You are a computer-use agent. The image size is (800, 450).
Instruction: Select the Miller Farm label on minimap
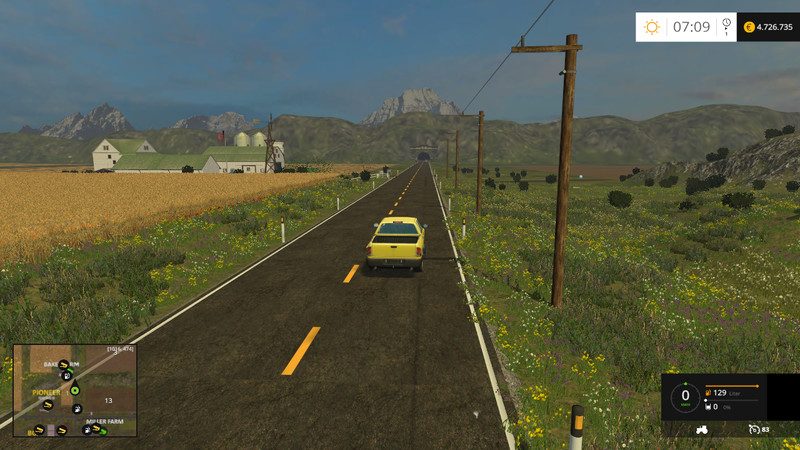tap(103, 422)
